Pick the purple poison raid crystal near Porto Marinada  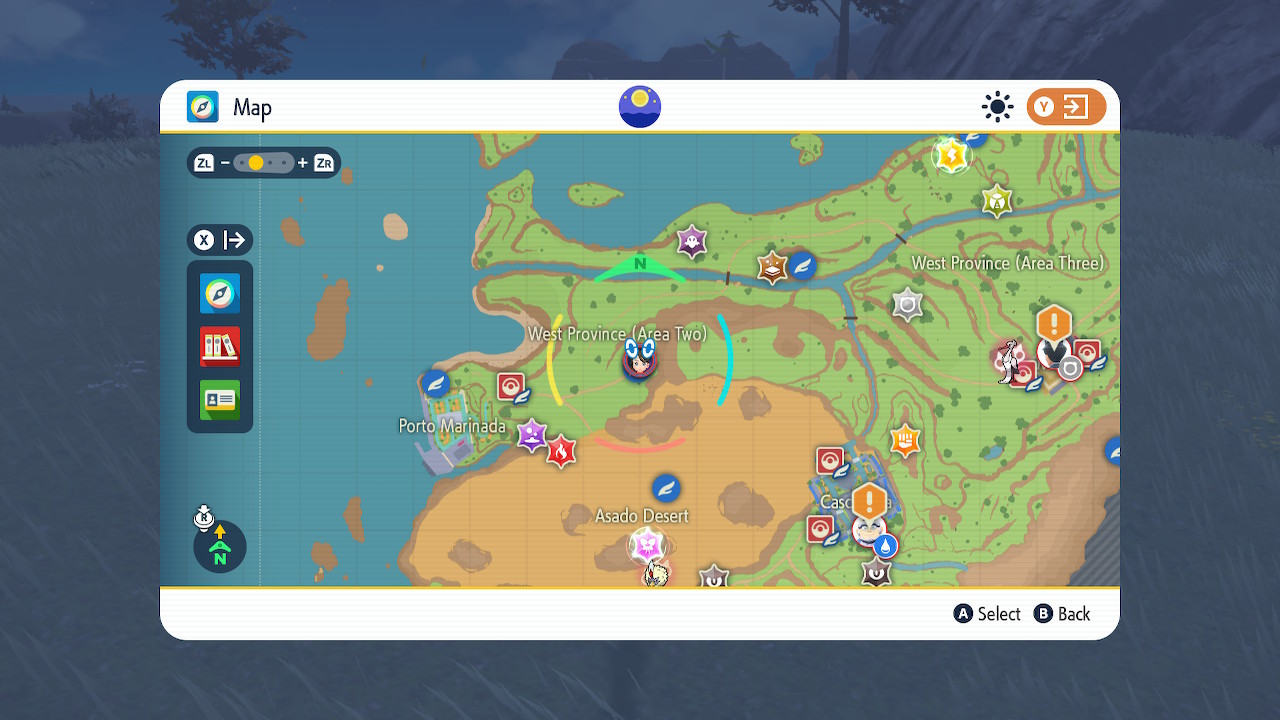pyautogui.click(x=532, y=435)
